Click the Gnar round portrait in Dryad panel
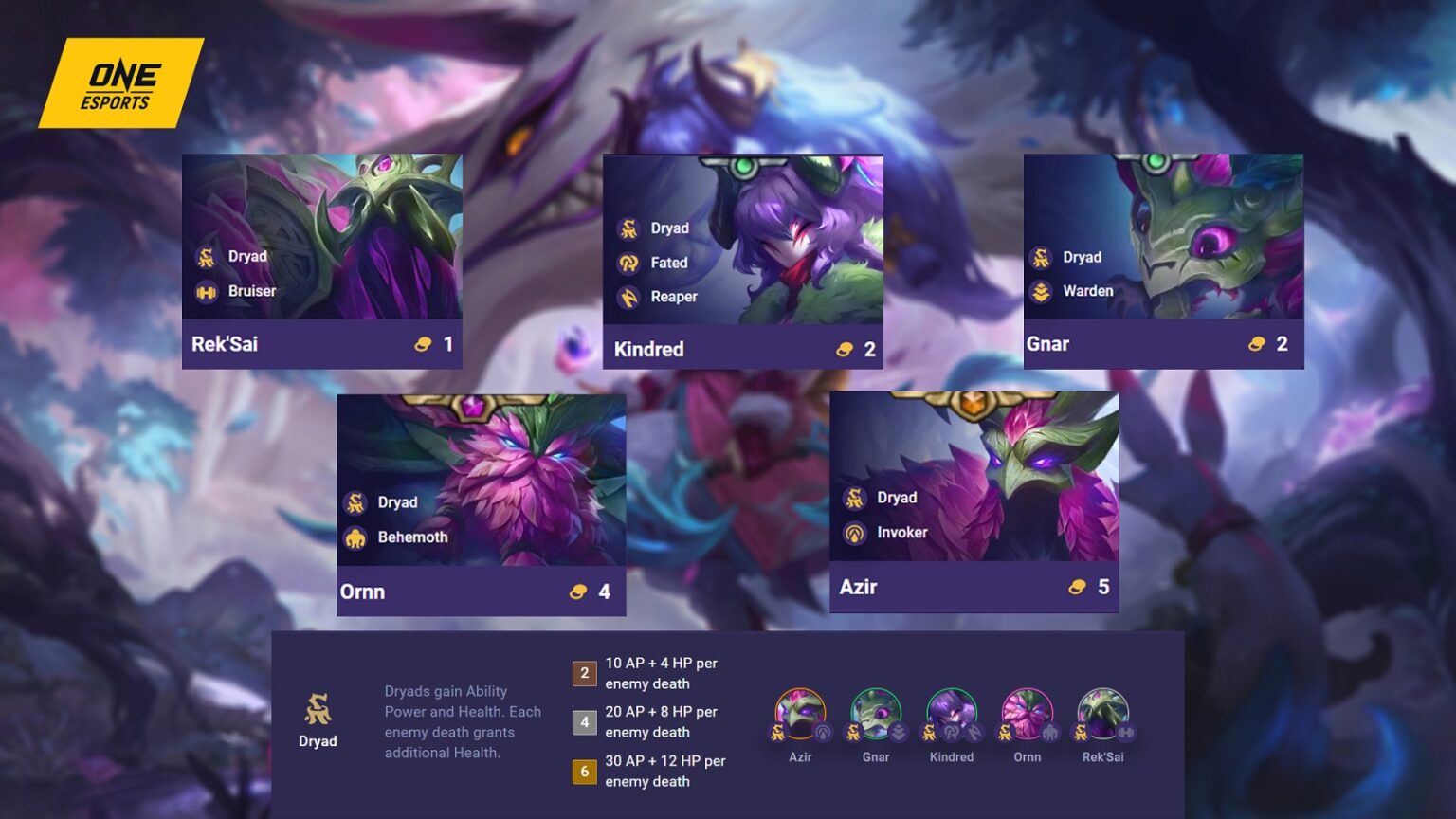Viewport: 1456px width, 819px height. point(876,715)
